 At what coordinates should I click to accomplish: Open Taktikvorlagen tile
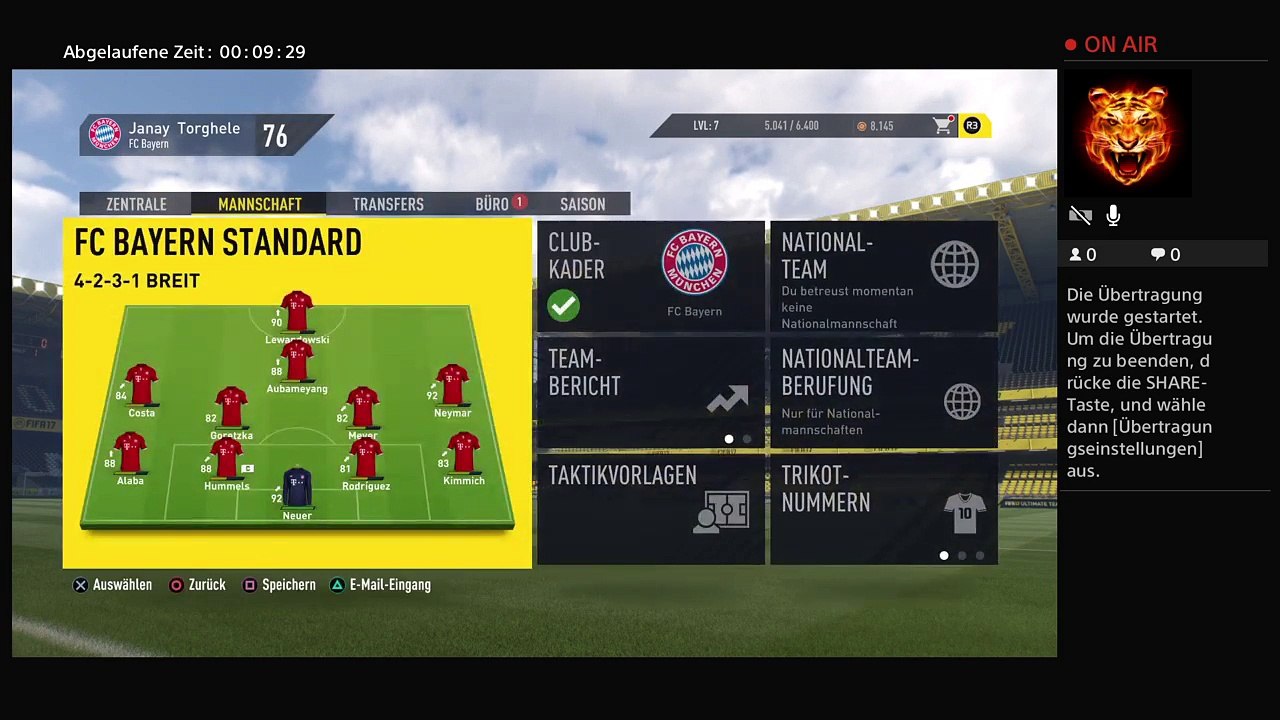651,508
